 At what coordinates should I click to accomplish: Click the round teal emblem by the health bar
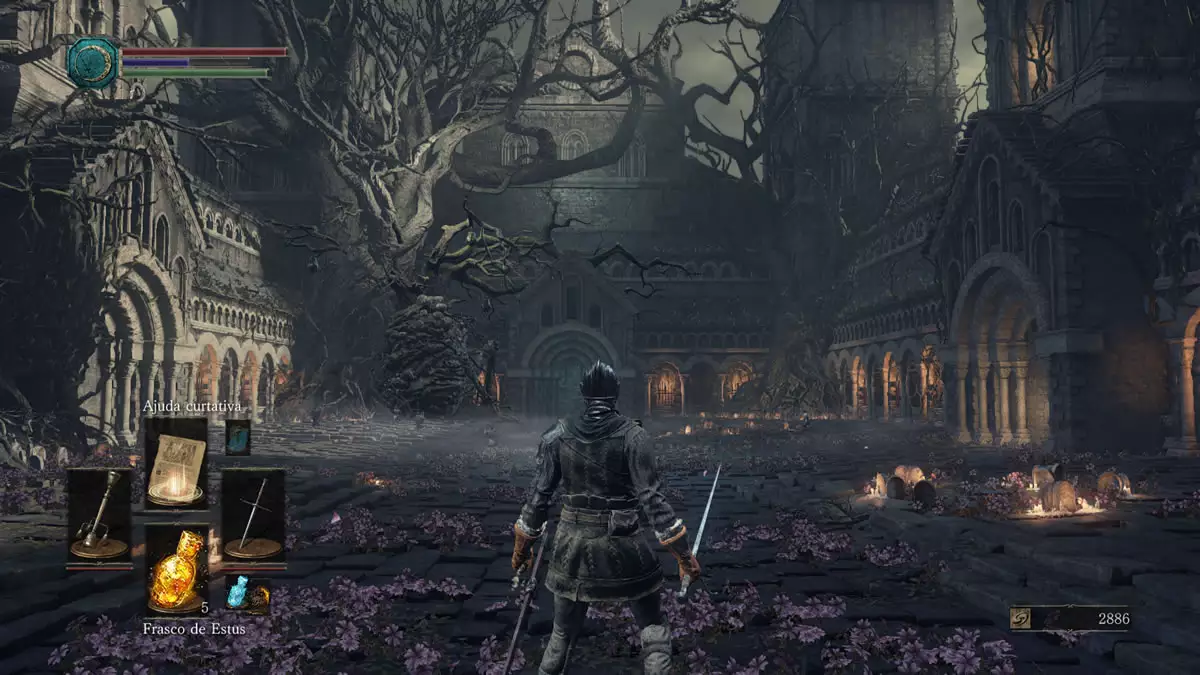tap(93, 62)
